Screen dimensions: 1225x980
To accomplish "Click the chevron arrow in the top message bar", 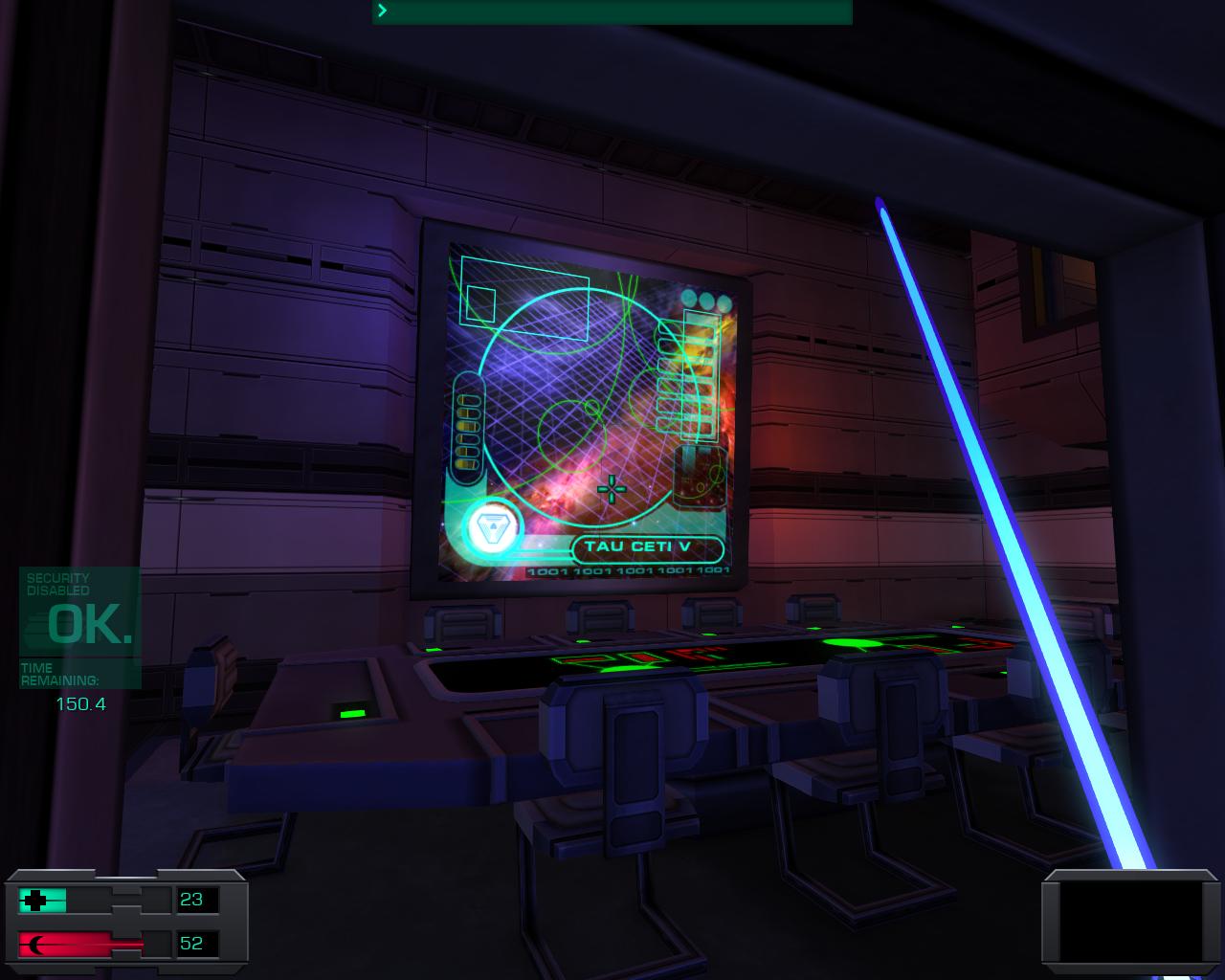I will [381, 11].
